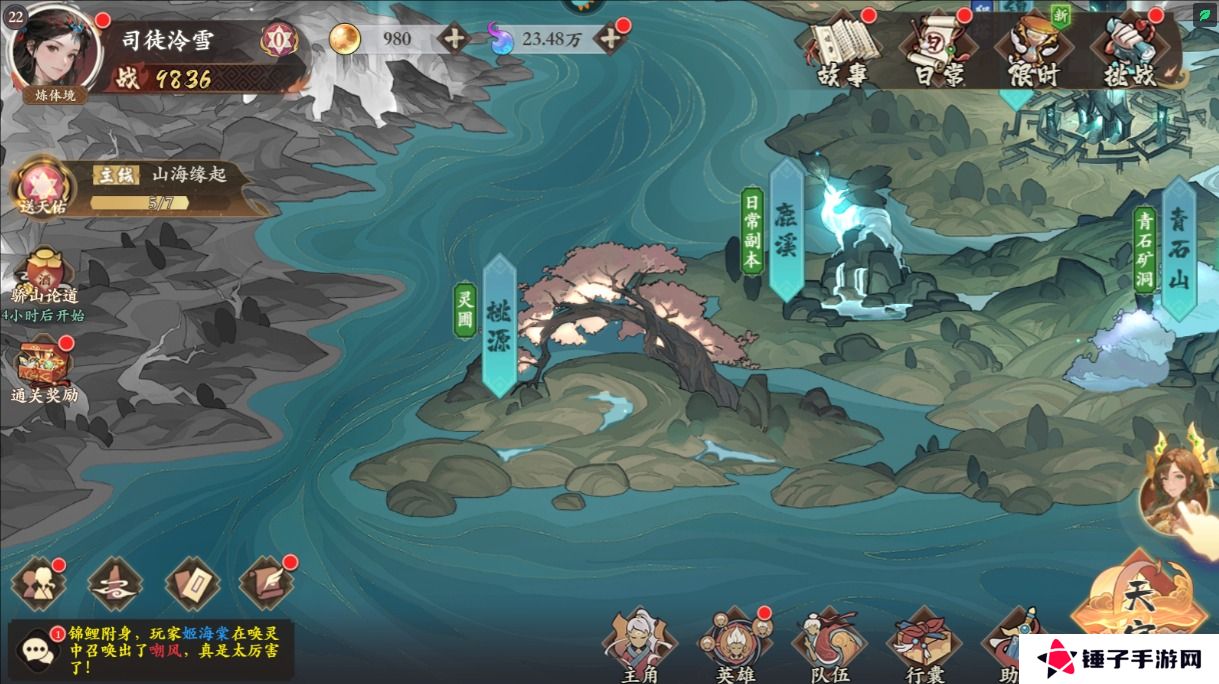Open the 日常 daily menu

point(937,48)
